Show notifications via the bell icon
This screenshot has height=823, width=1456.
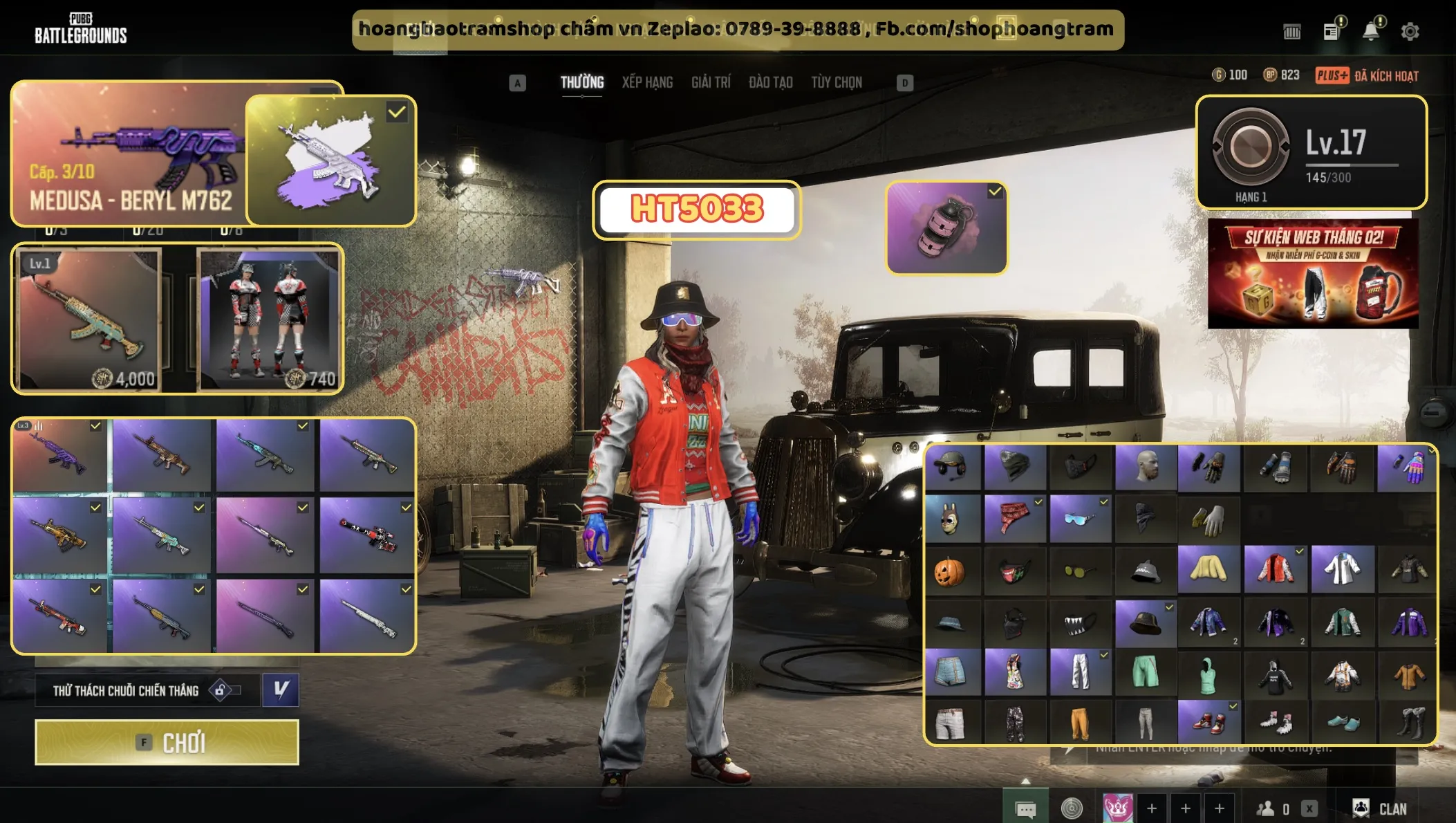(1370, 31)
